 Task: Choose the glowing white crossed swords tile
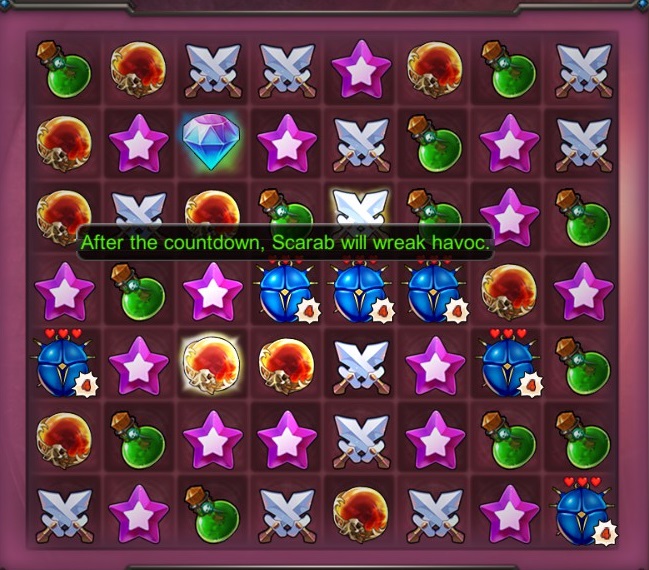(x=360, y=211)
